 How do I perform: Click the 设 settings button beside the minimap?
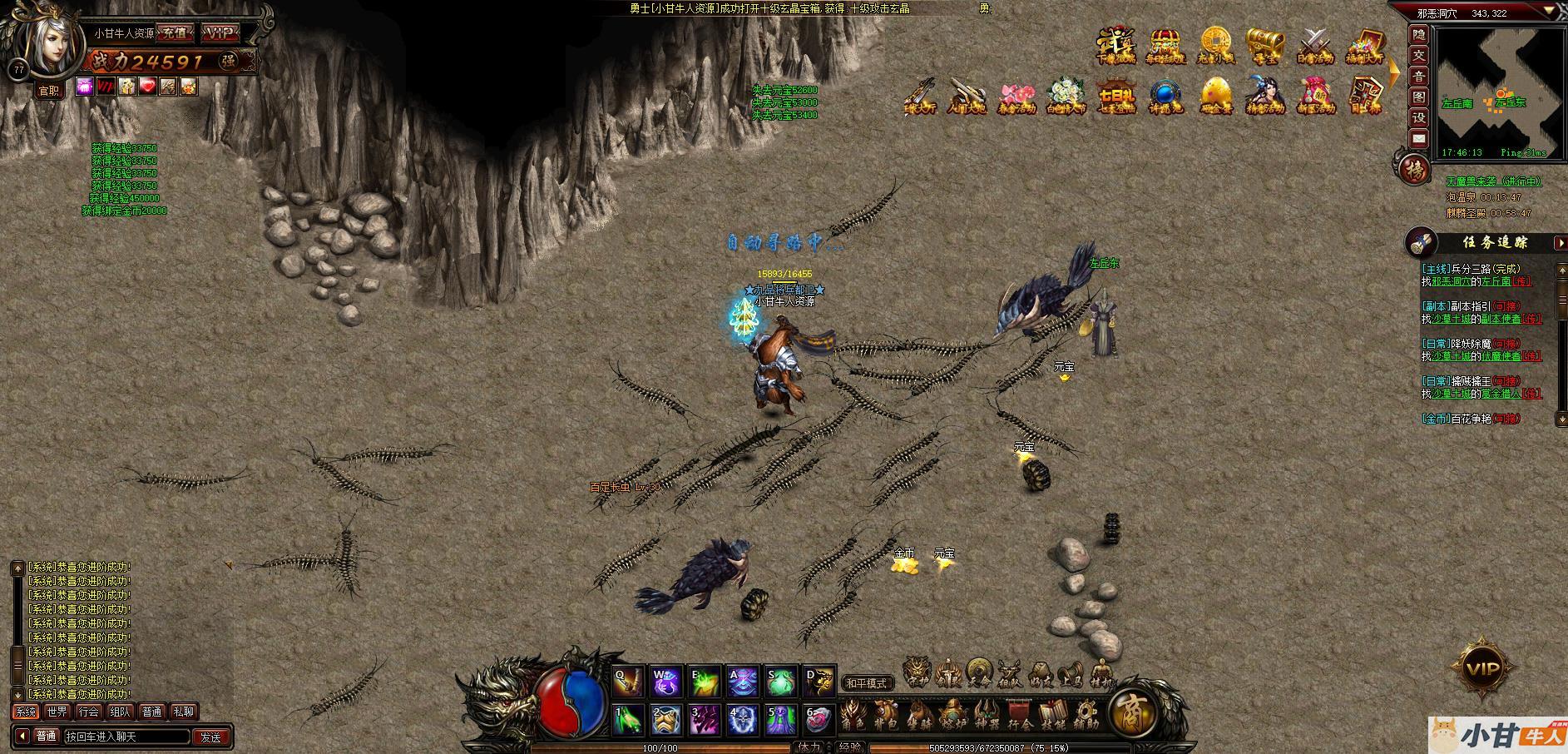[x=1419, y=117]
